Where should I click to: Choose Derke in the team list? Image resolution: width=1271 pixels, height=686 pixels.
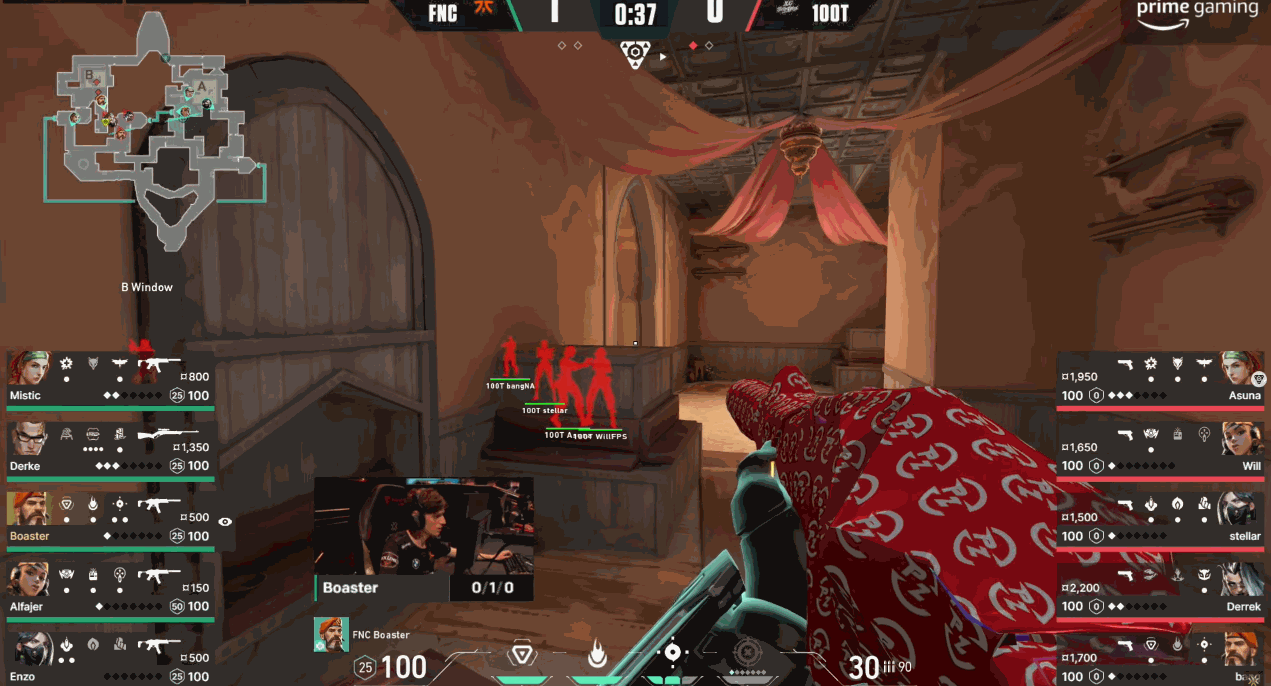(110, 449)
